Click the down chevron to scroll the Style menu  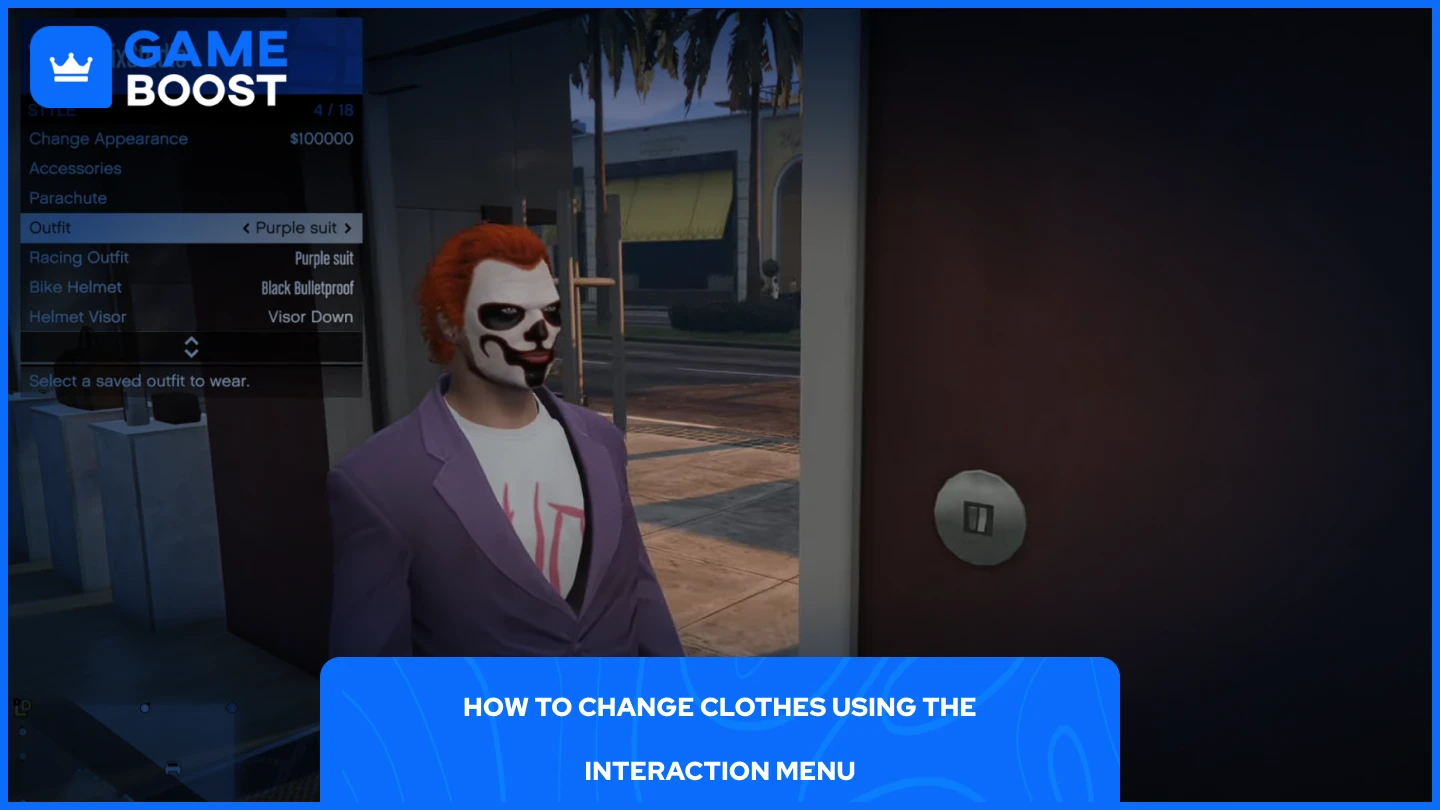point(190,352)
